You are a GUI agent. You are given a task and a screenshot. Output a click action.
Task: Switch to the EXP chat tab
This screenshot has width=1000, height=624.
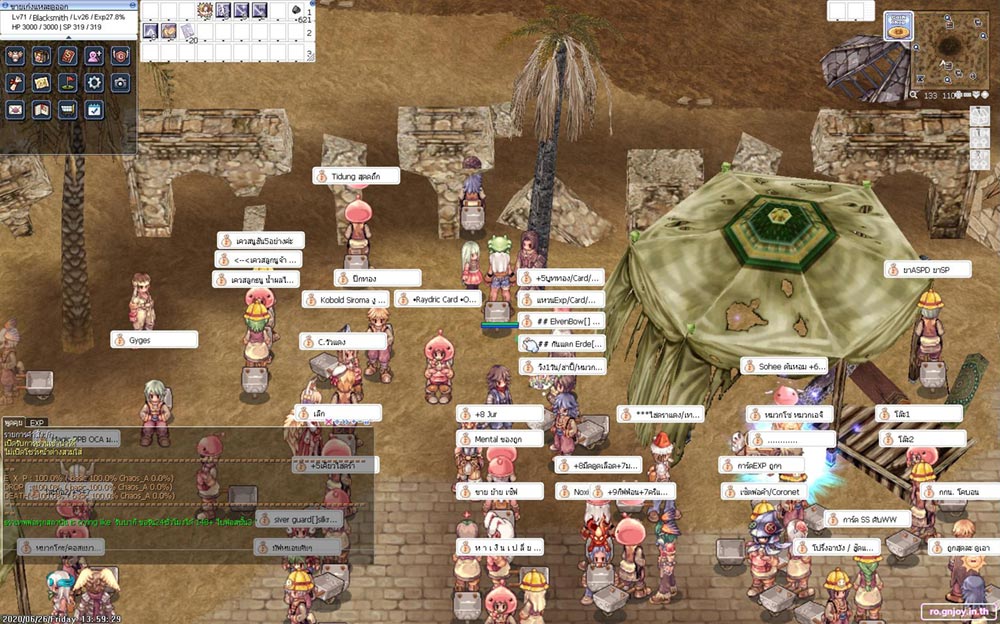click(x=37, y=423)
